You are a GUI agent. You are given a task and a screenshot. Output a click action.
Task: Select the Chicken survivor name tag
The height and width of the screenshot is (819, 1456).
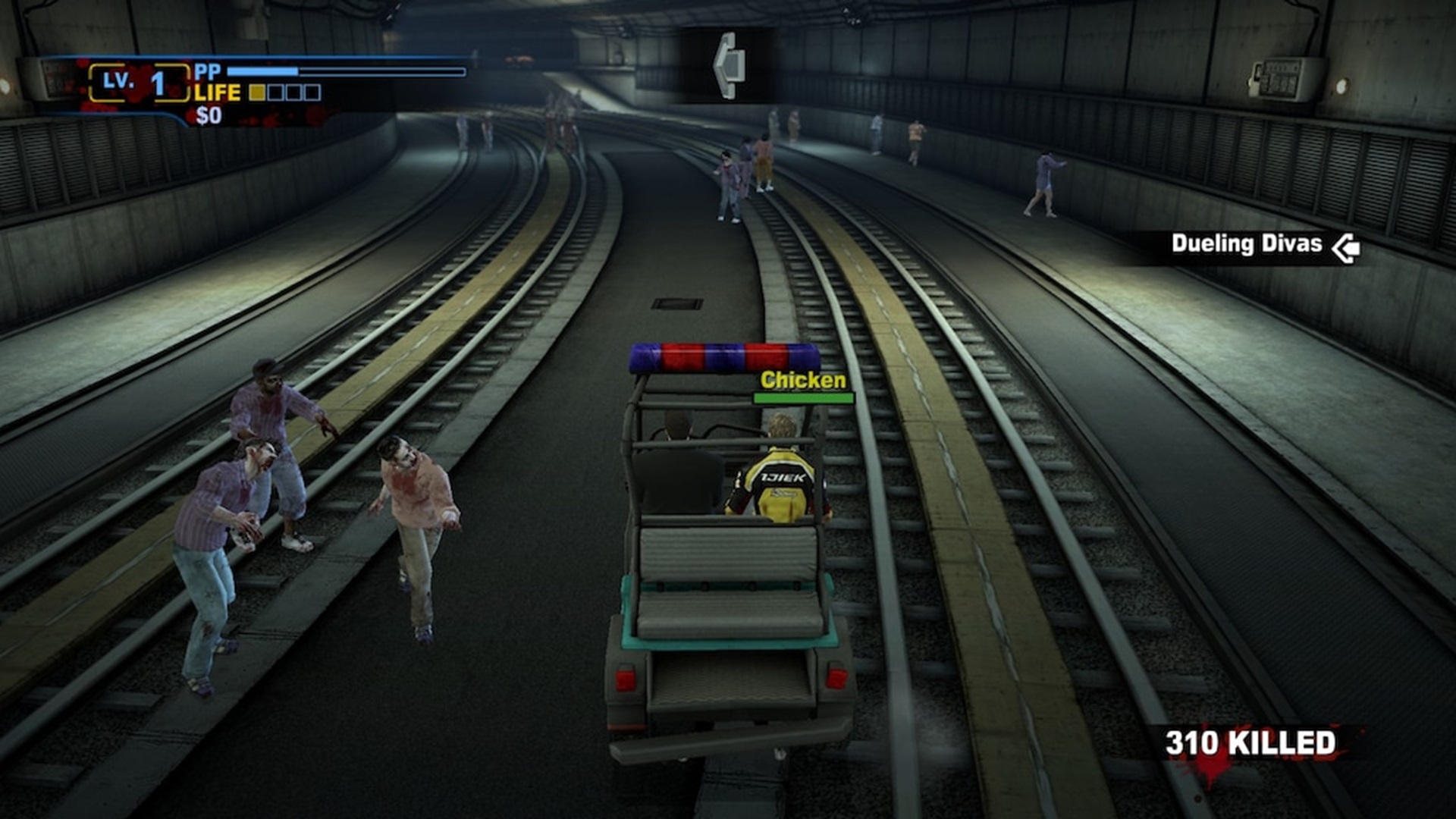[x=802, y=380]
